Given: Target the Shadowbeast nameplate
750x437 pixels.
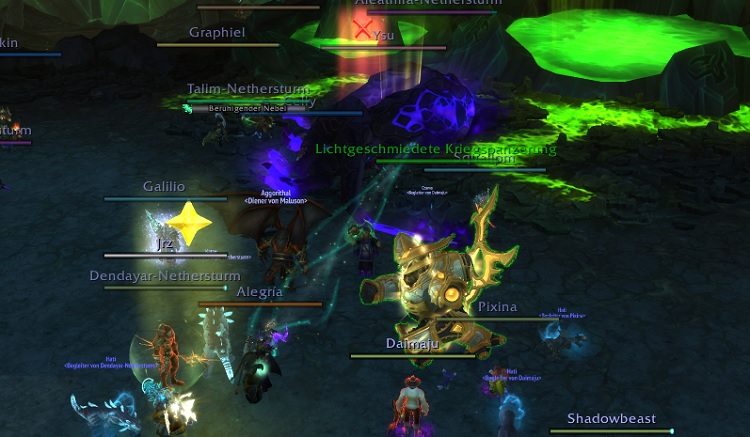Looking at the screenshot, I should click(x=610, y=419).
